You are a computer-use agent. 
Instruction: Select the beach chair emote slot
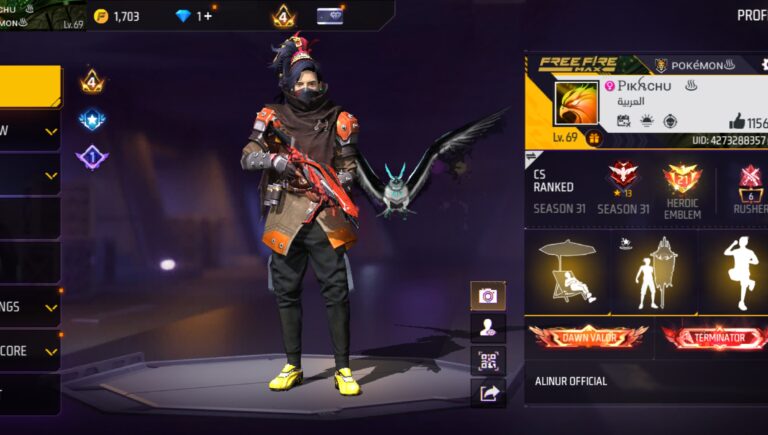coord(566,273)
